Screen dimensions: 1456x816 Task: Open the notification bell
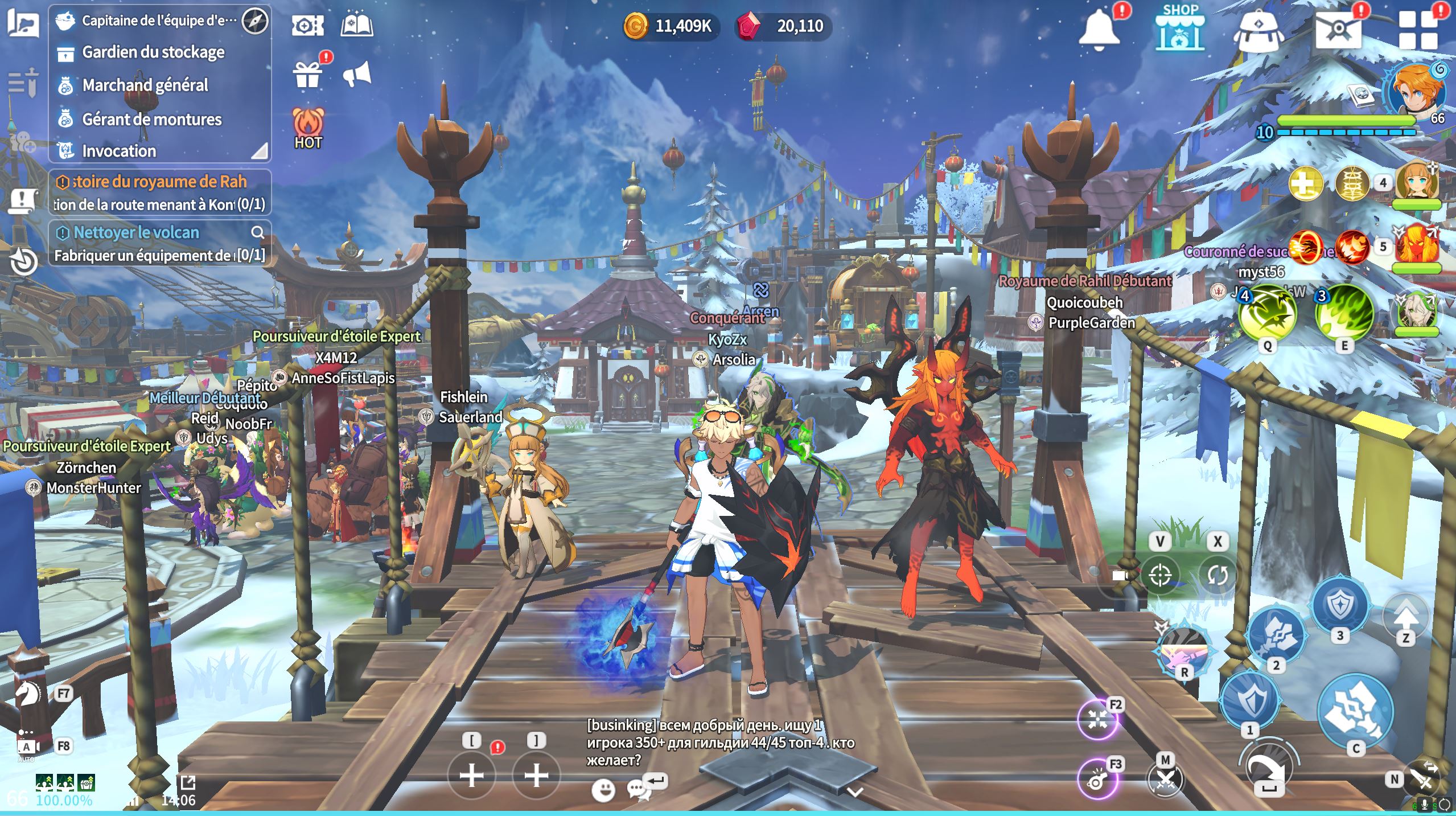click(x=1099, y=28)
